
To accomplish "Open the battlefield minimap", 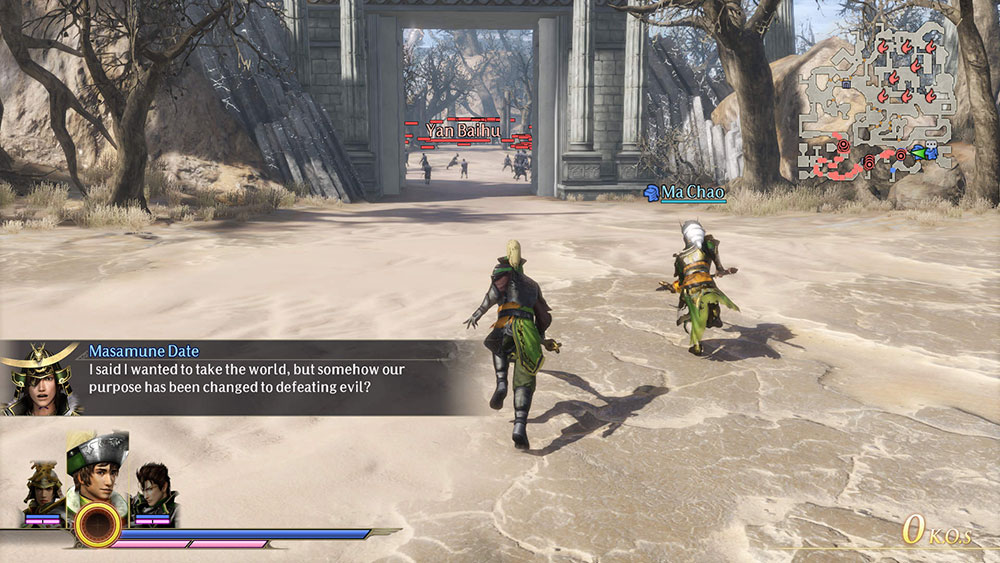I will pyautogui.click(x=878, y=100).
